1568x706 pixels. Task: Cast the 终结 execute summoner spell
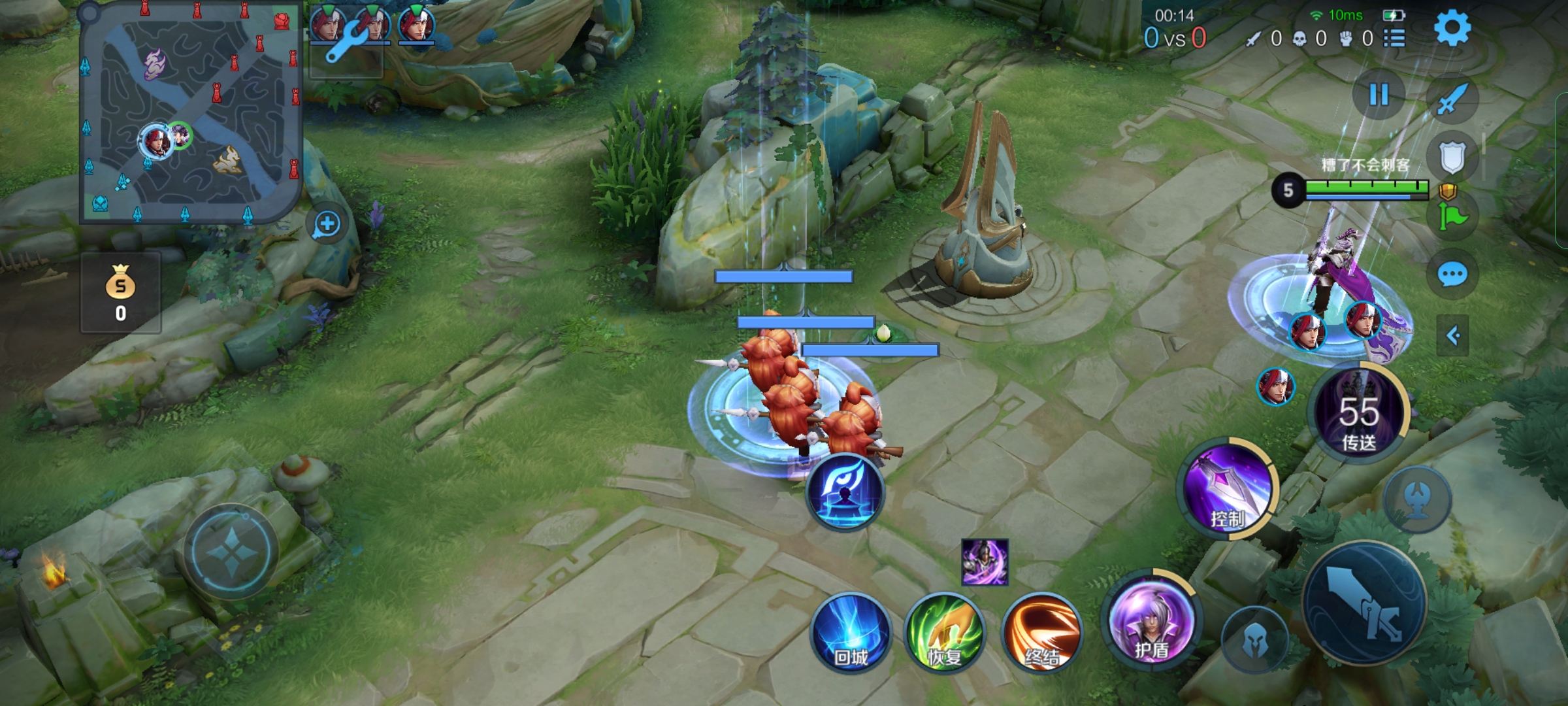[x=1041, y=633]
